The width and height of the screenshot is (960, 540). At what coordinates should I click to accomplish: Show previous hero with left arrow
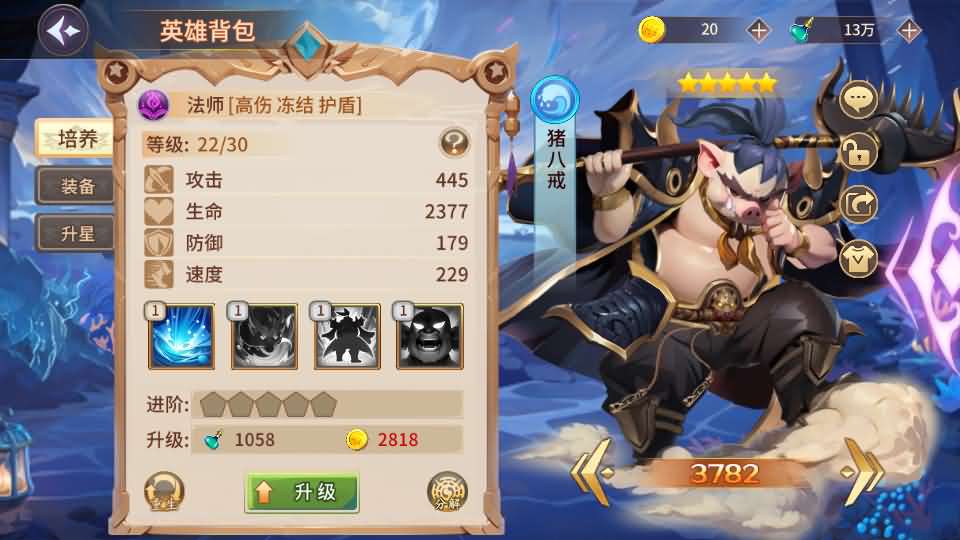click(589, 472)
